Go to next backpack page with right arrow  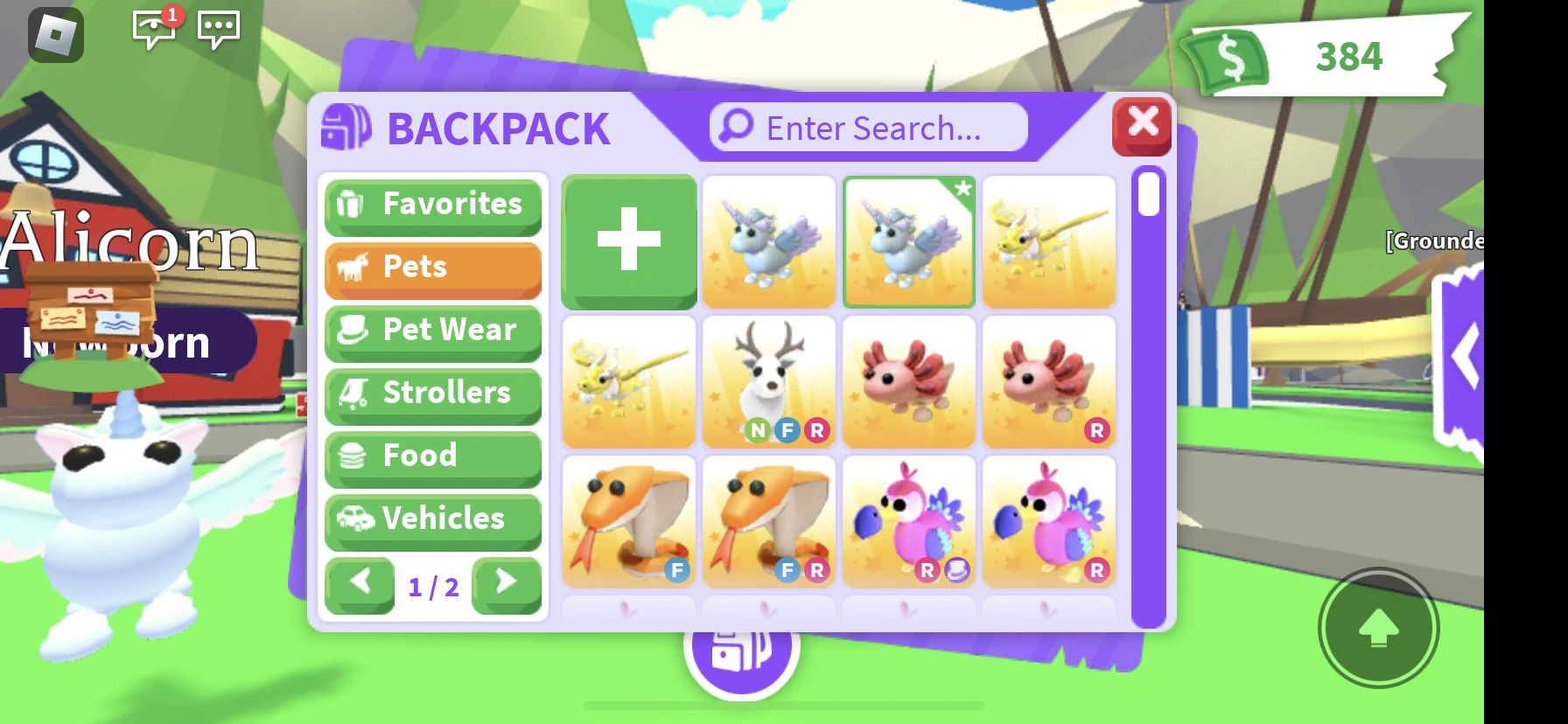506,586
